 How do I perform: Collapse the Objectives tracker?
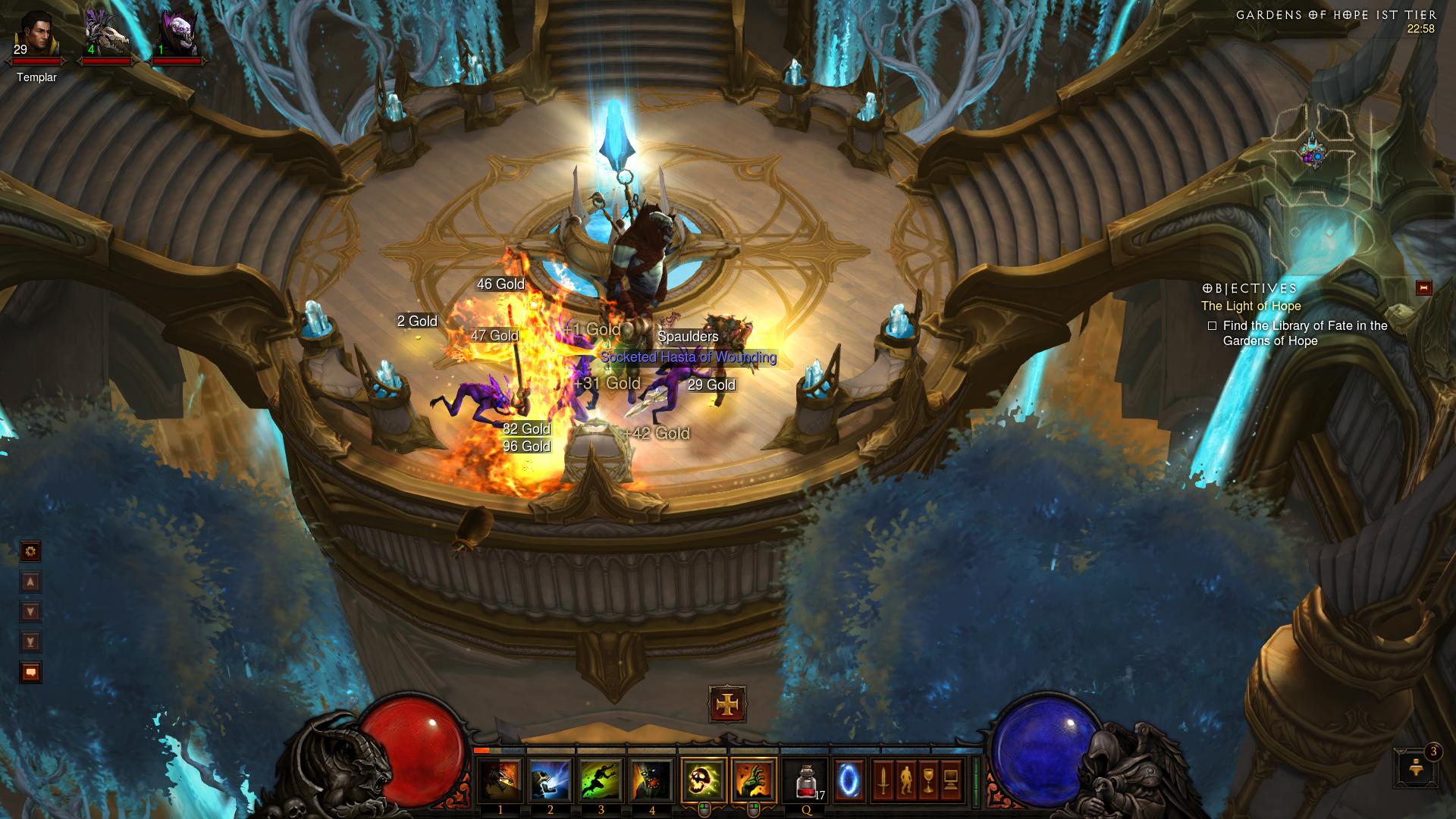tap(1423, 287)
